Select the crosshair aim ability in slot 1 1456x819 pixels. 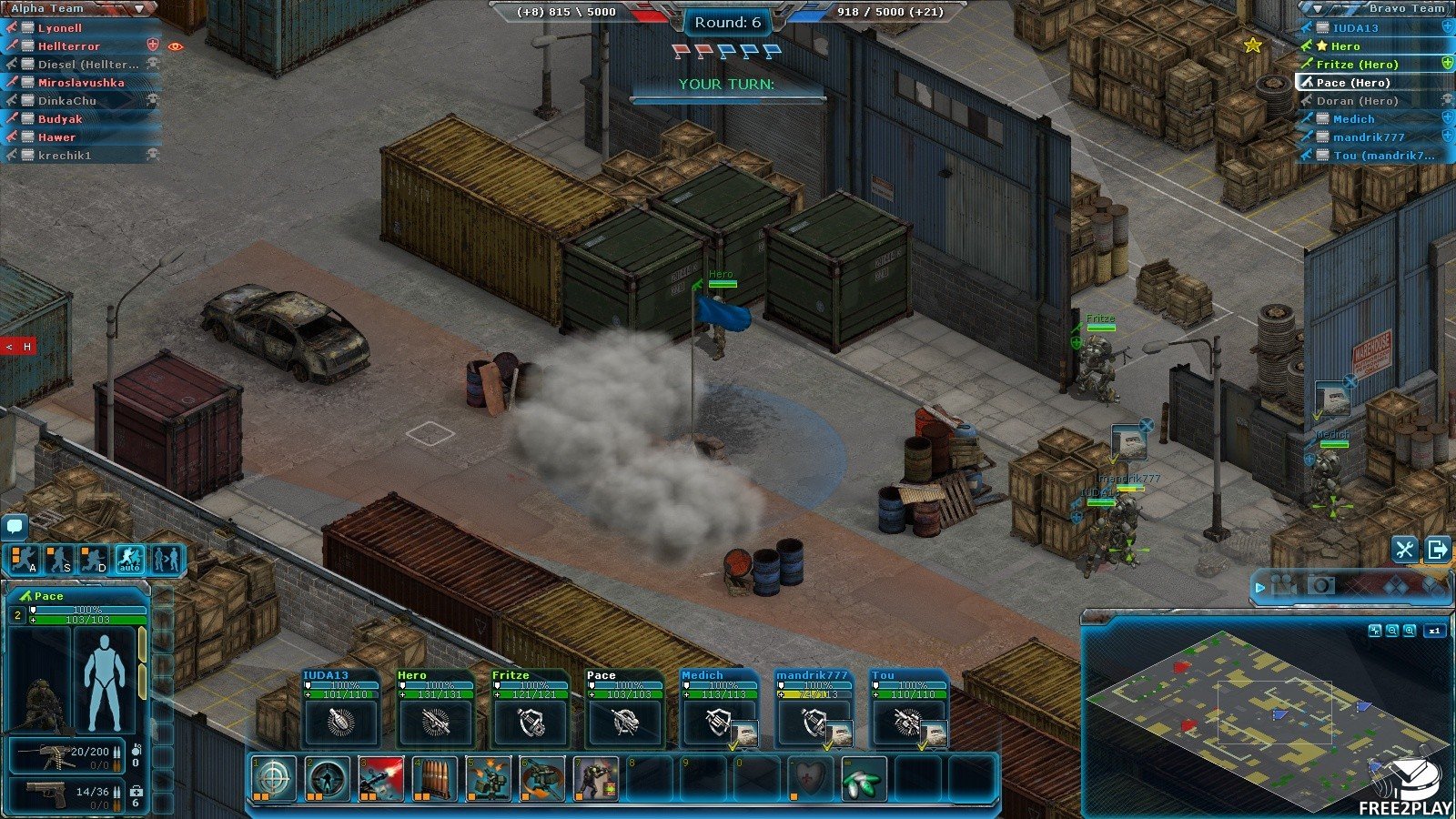click(x=274, y=779)
